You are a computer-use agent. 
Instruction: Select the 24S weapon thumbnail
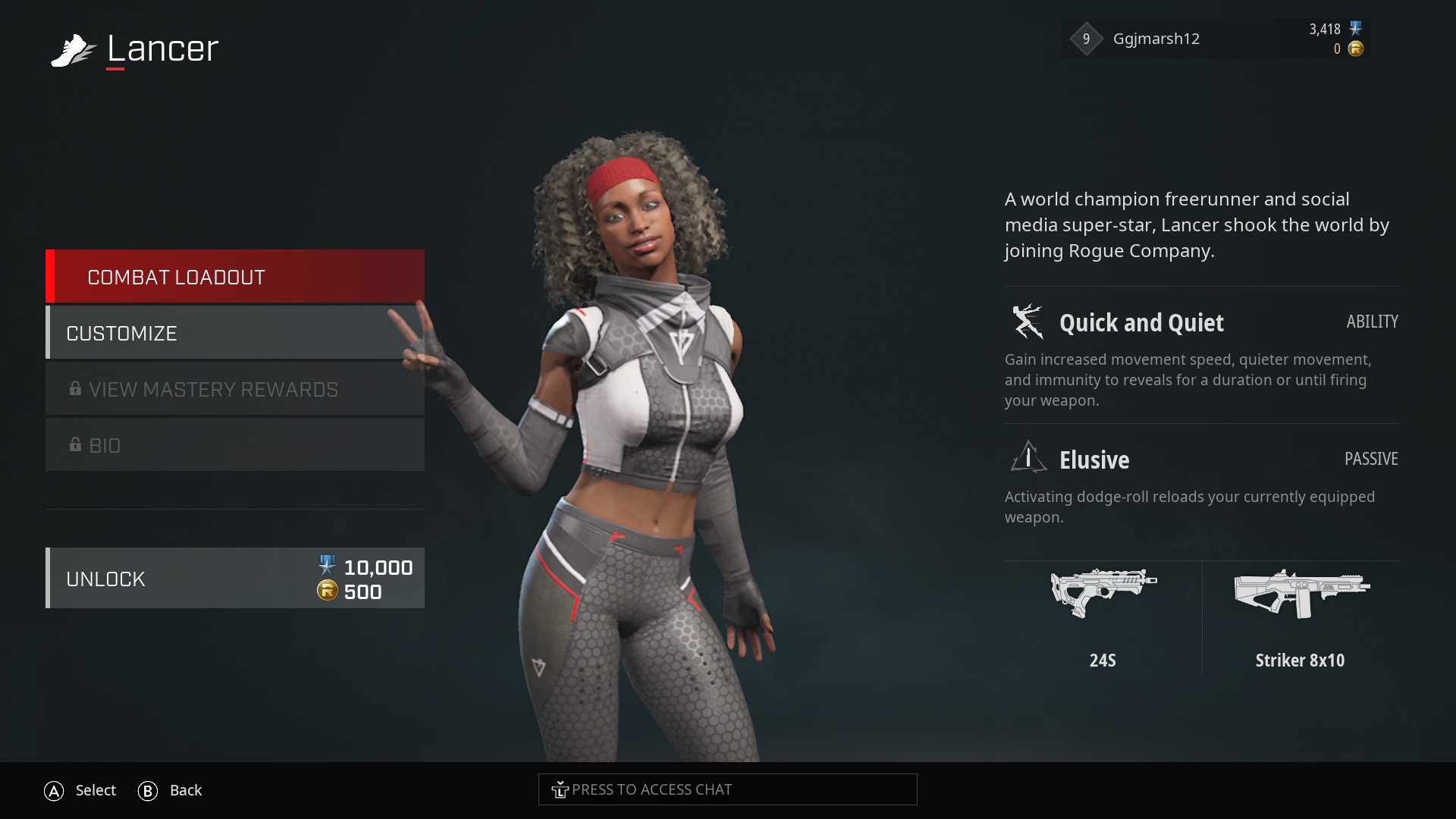pos(1103,594)
